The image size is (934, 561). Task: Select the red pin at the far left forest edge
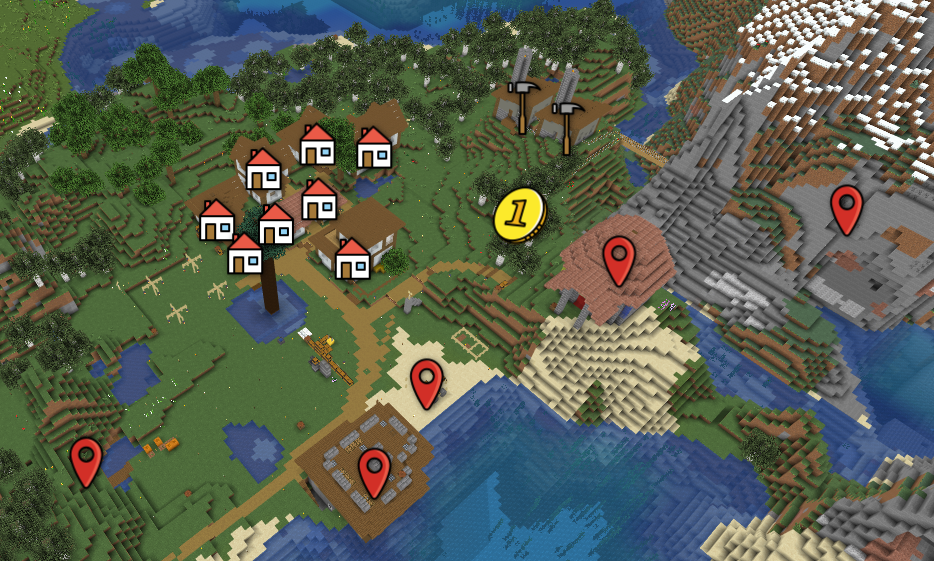(87, 461)
